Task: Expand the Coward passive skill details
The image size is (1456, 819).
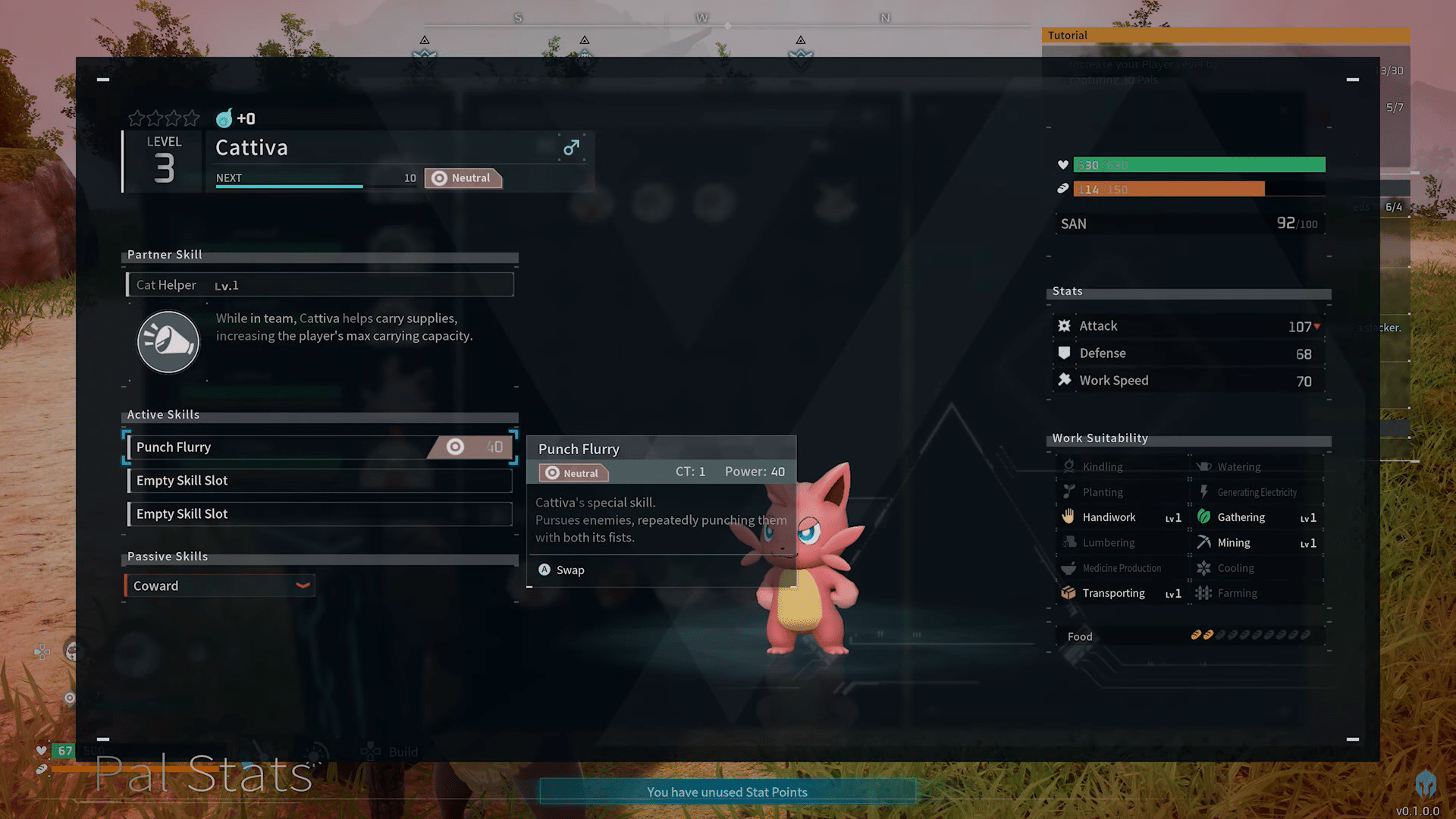Action: coord(302,585)
